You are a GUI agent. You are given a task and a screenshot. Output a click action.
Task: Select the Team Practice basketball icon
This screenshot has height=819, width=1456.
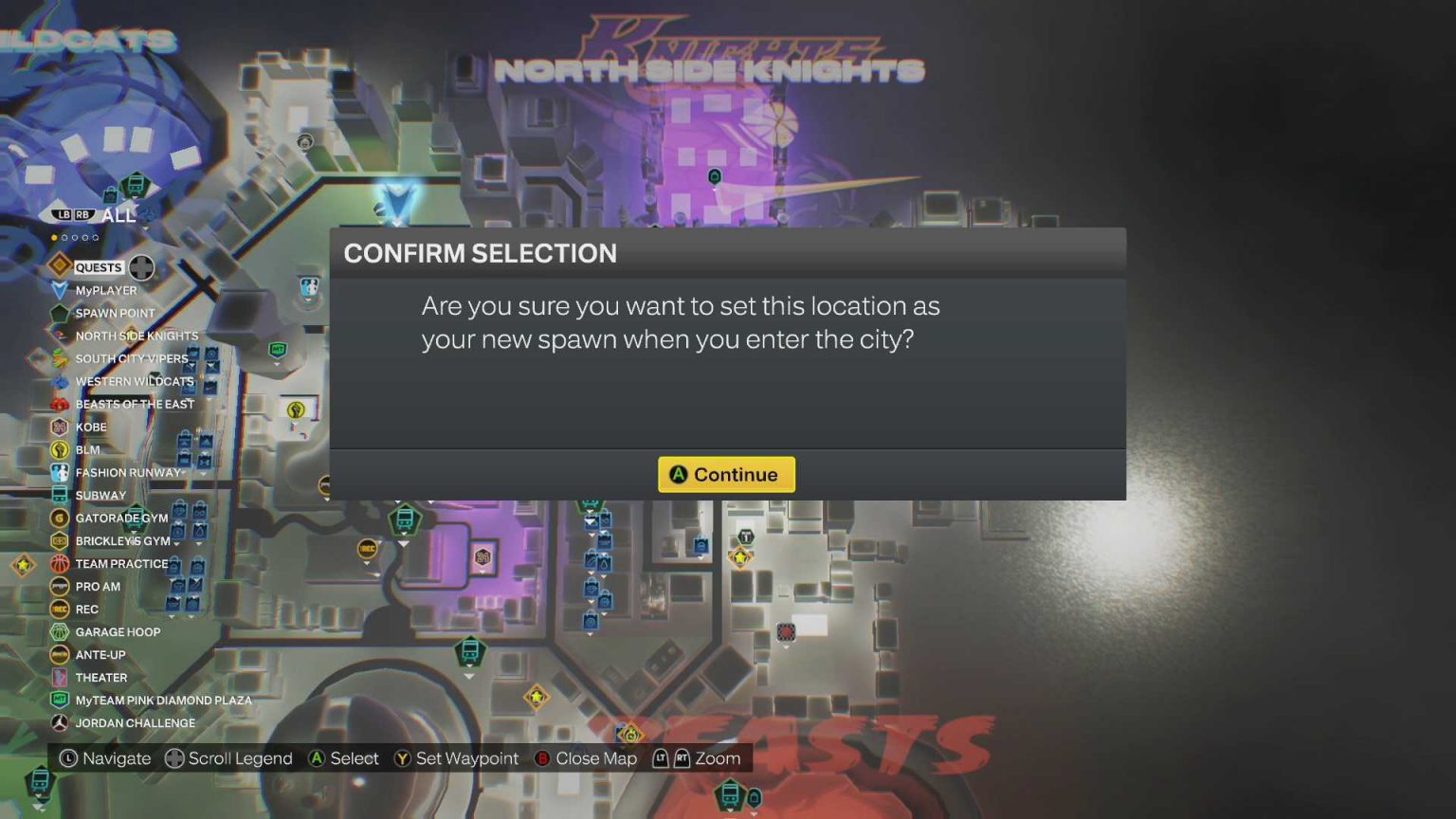coord(61,564)
